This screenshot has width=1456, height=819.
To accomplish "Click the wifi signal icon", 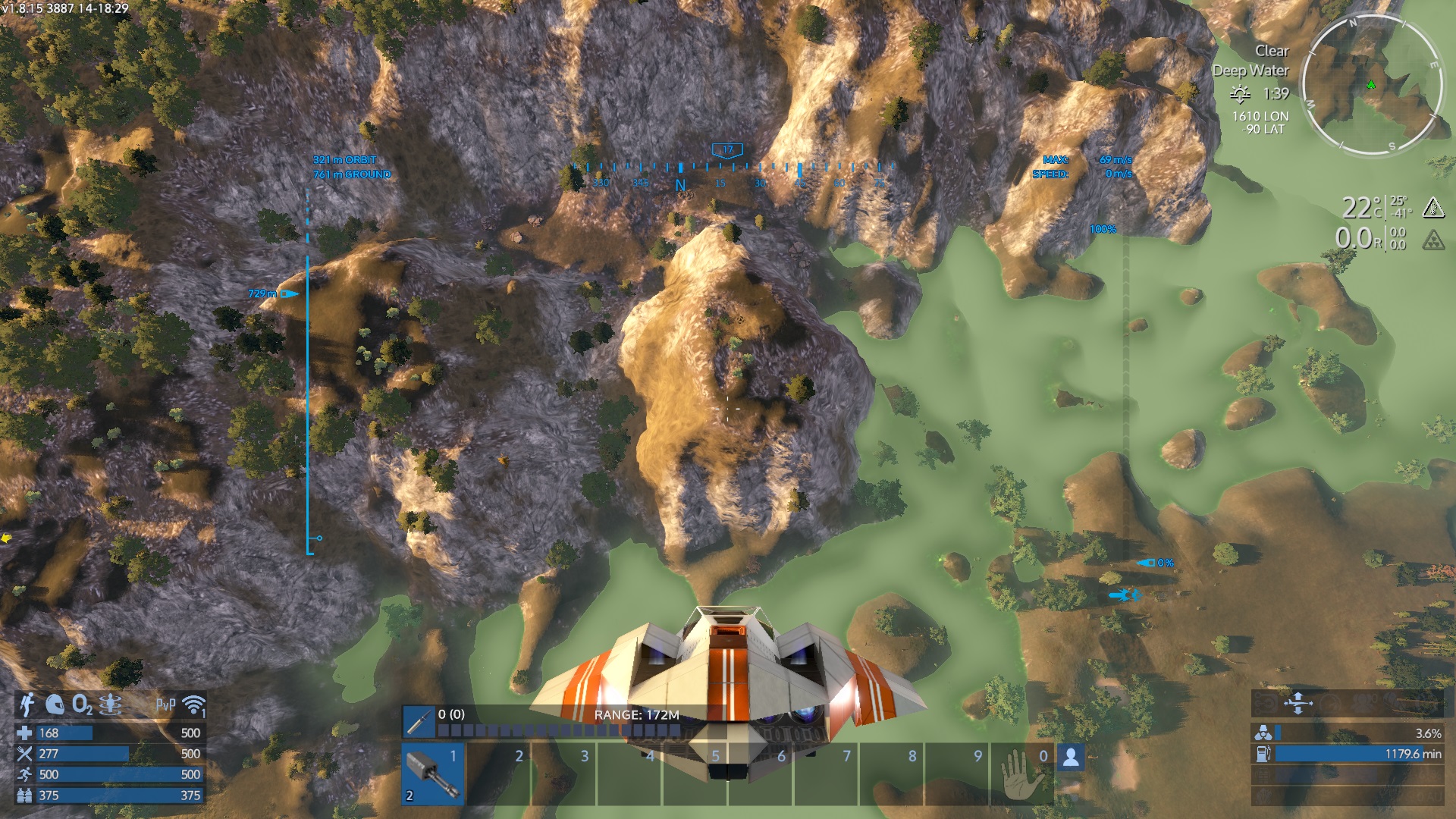I will 194,705.
